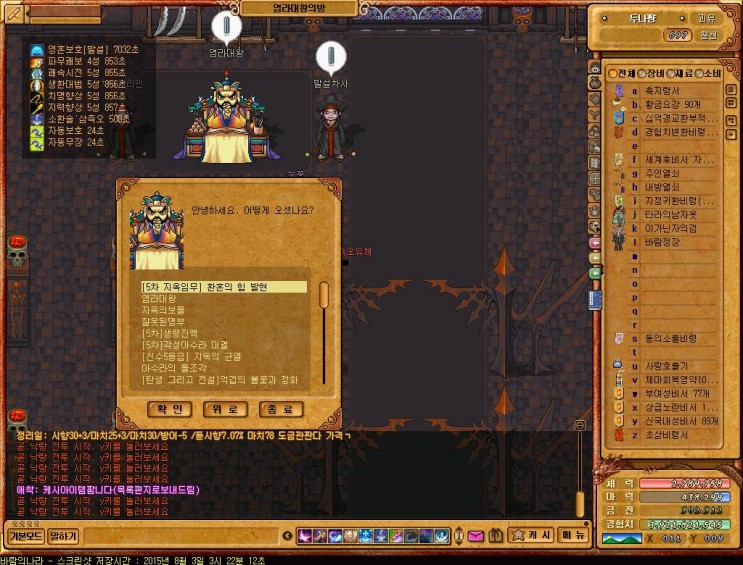The width and height of the screenshot is (743, 565).
Task: Select the 잘못된명부 dialogue option
Action: (164, 321)
